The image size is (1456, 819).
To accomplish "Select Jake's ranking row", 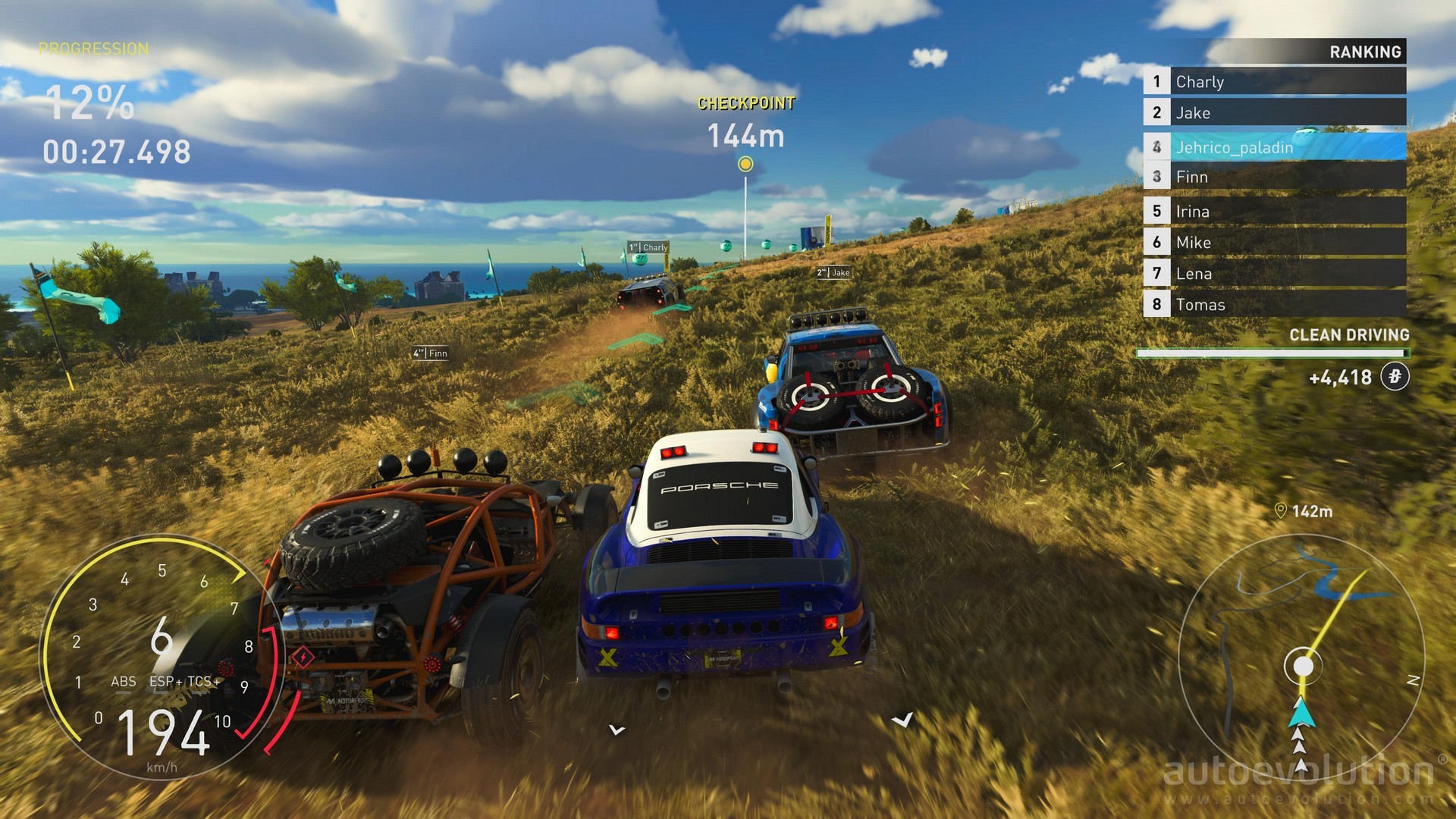I will pos(1274,113).
